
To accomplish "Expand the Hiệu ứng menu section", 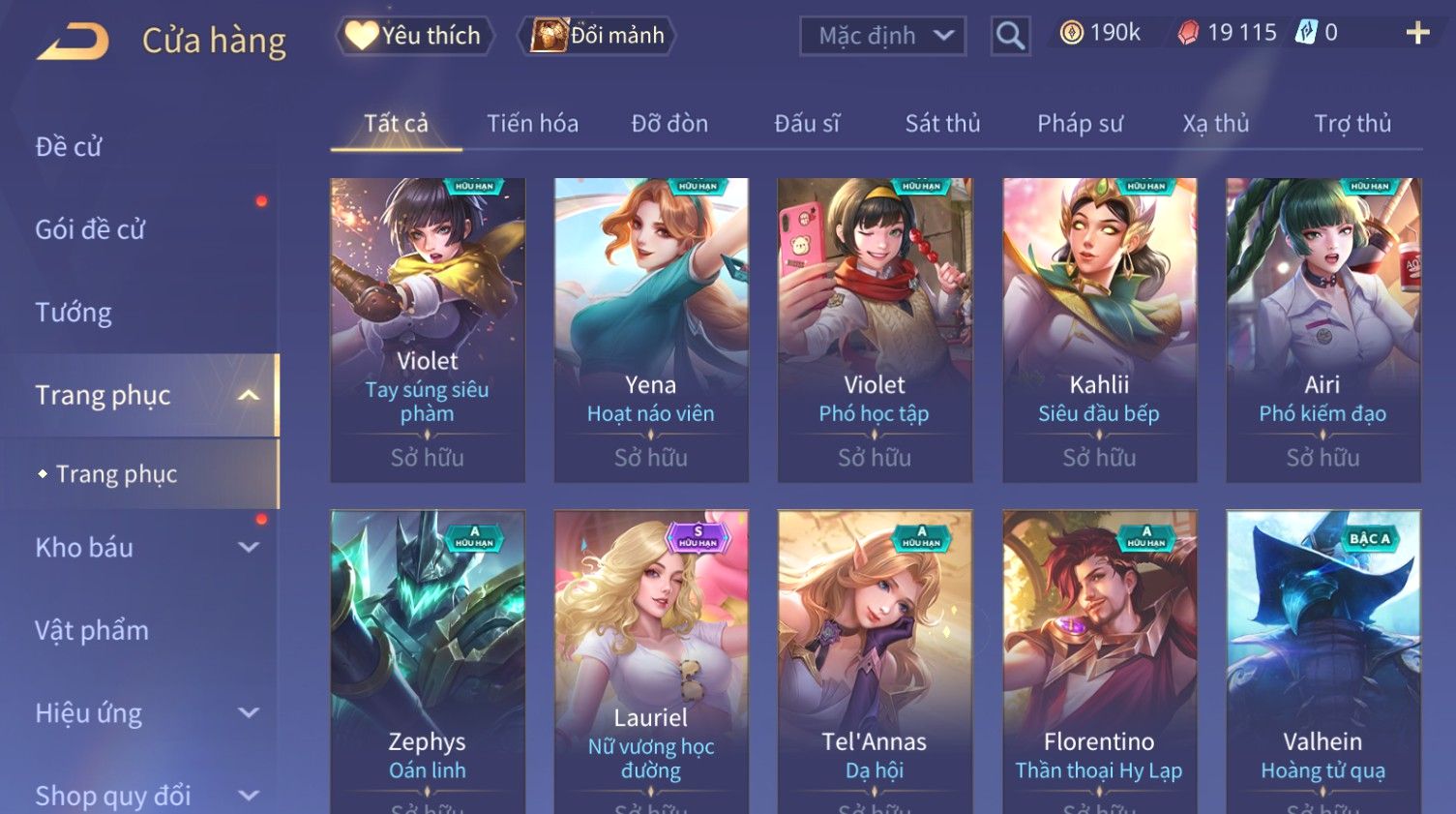I will (x=145, y=713).
